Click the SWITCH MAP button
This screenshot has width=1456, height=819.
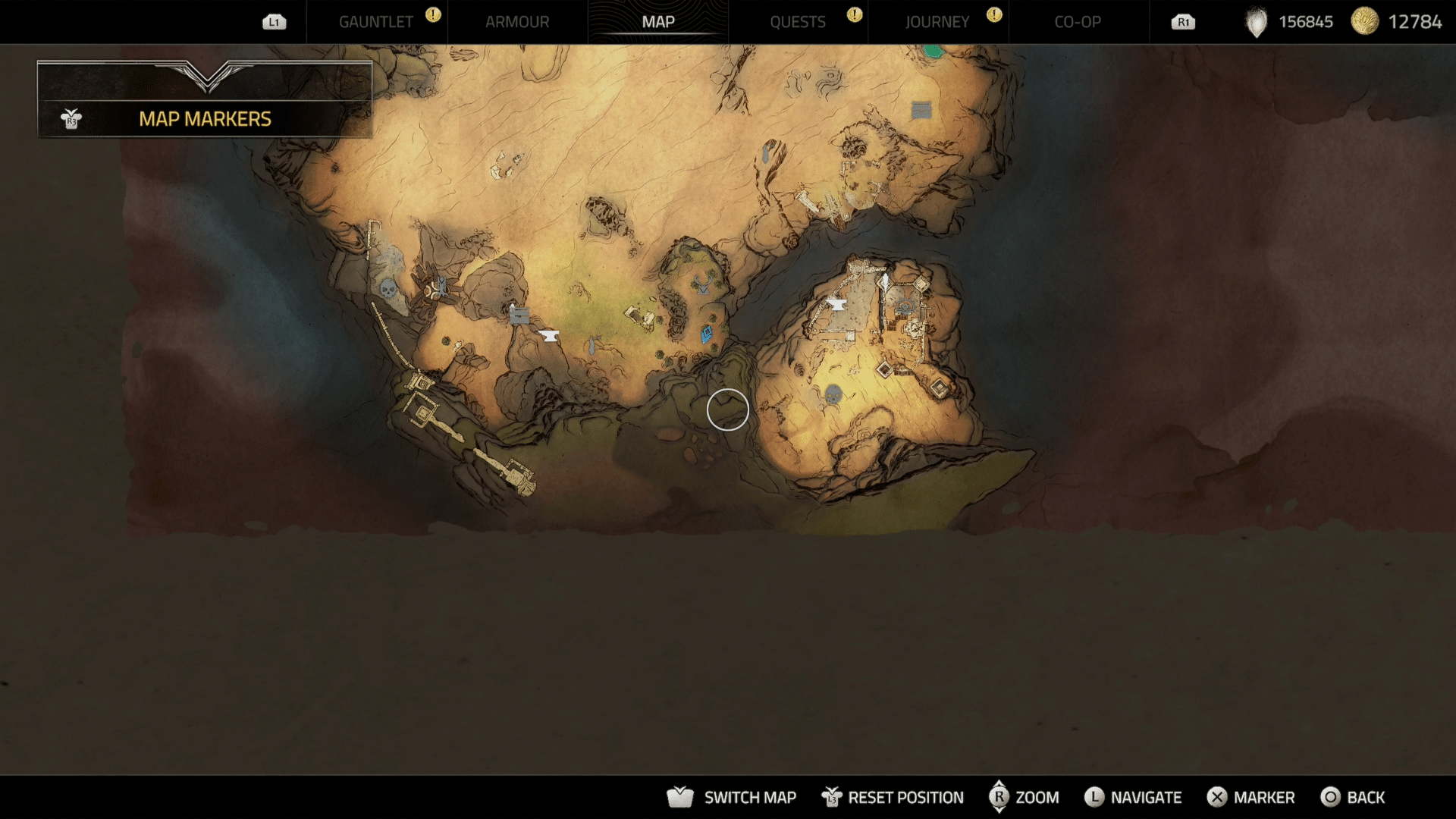(x=749, y=798)
